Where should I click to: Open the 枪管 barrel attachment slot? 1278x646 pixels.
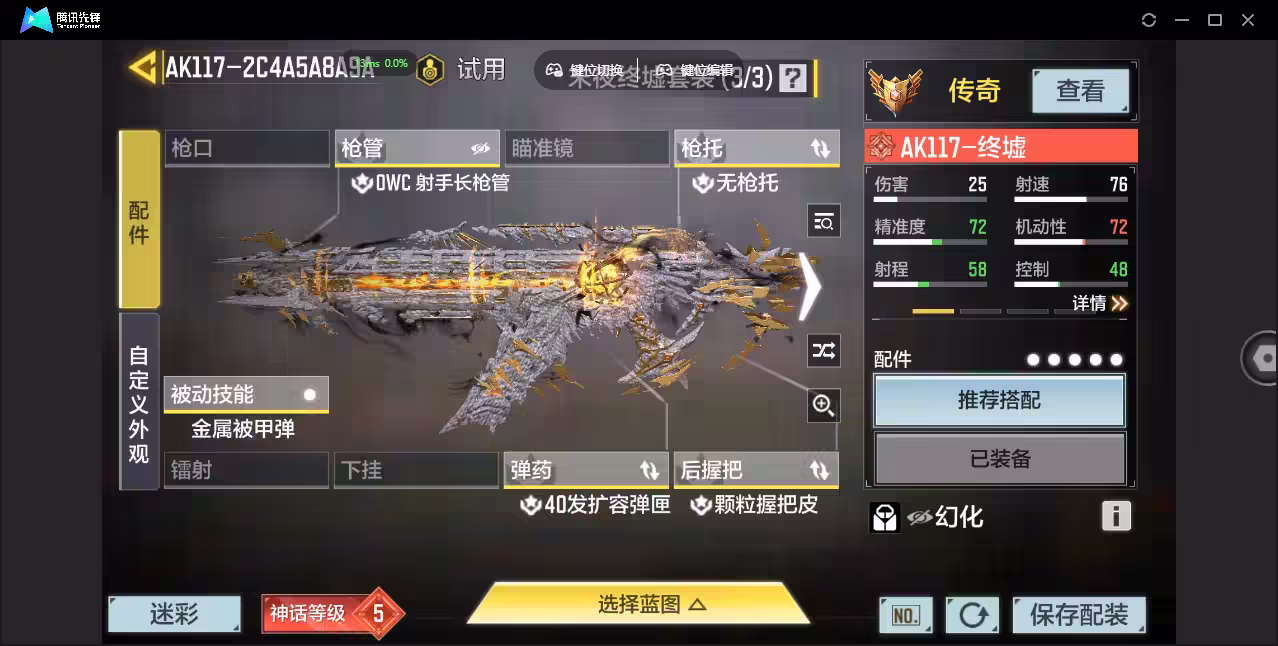[x=416, y=148]
